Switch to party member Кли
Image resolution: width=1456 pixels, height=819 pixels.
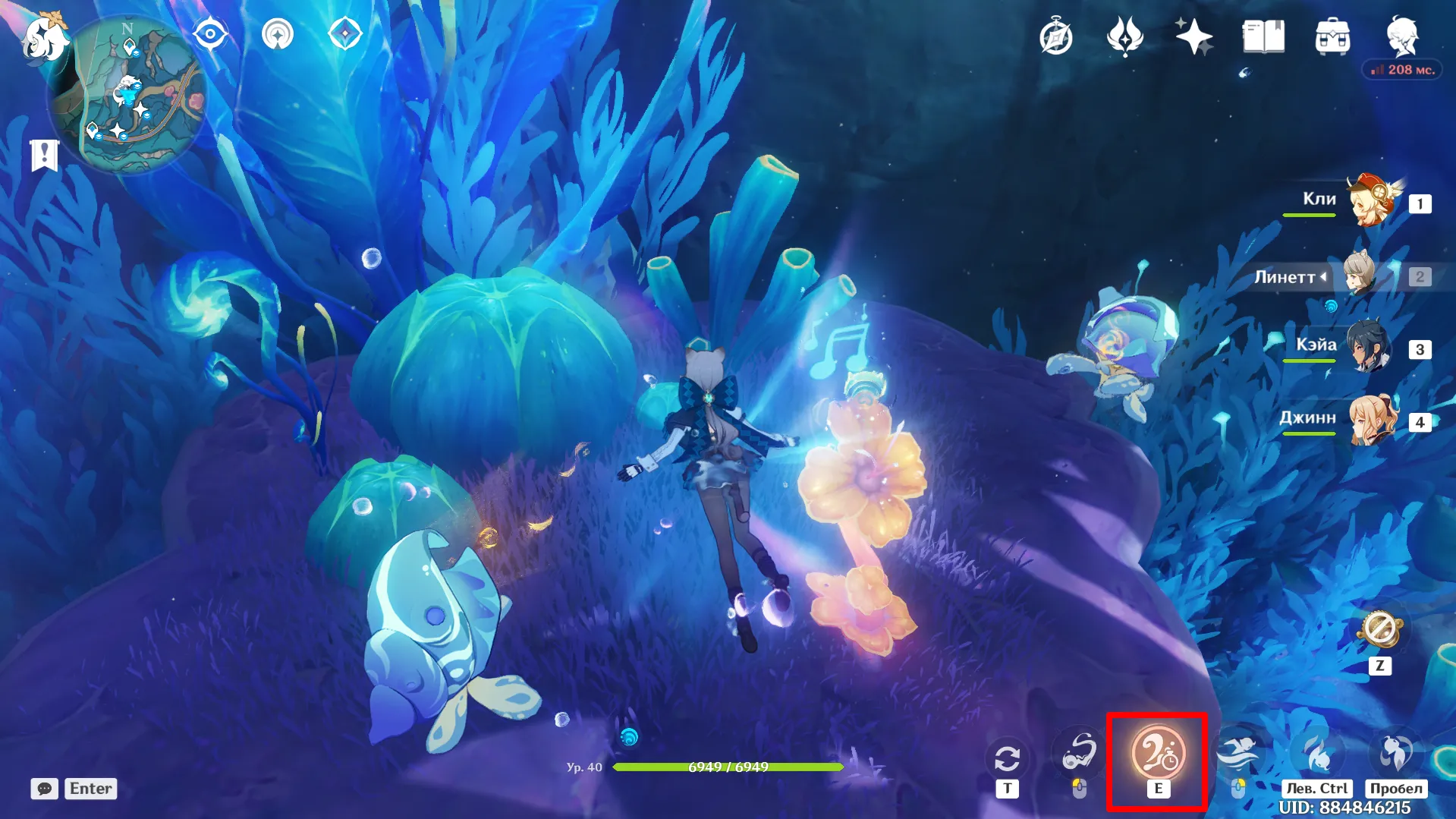click(1372, 203)
